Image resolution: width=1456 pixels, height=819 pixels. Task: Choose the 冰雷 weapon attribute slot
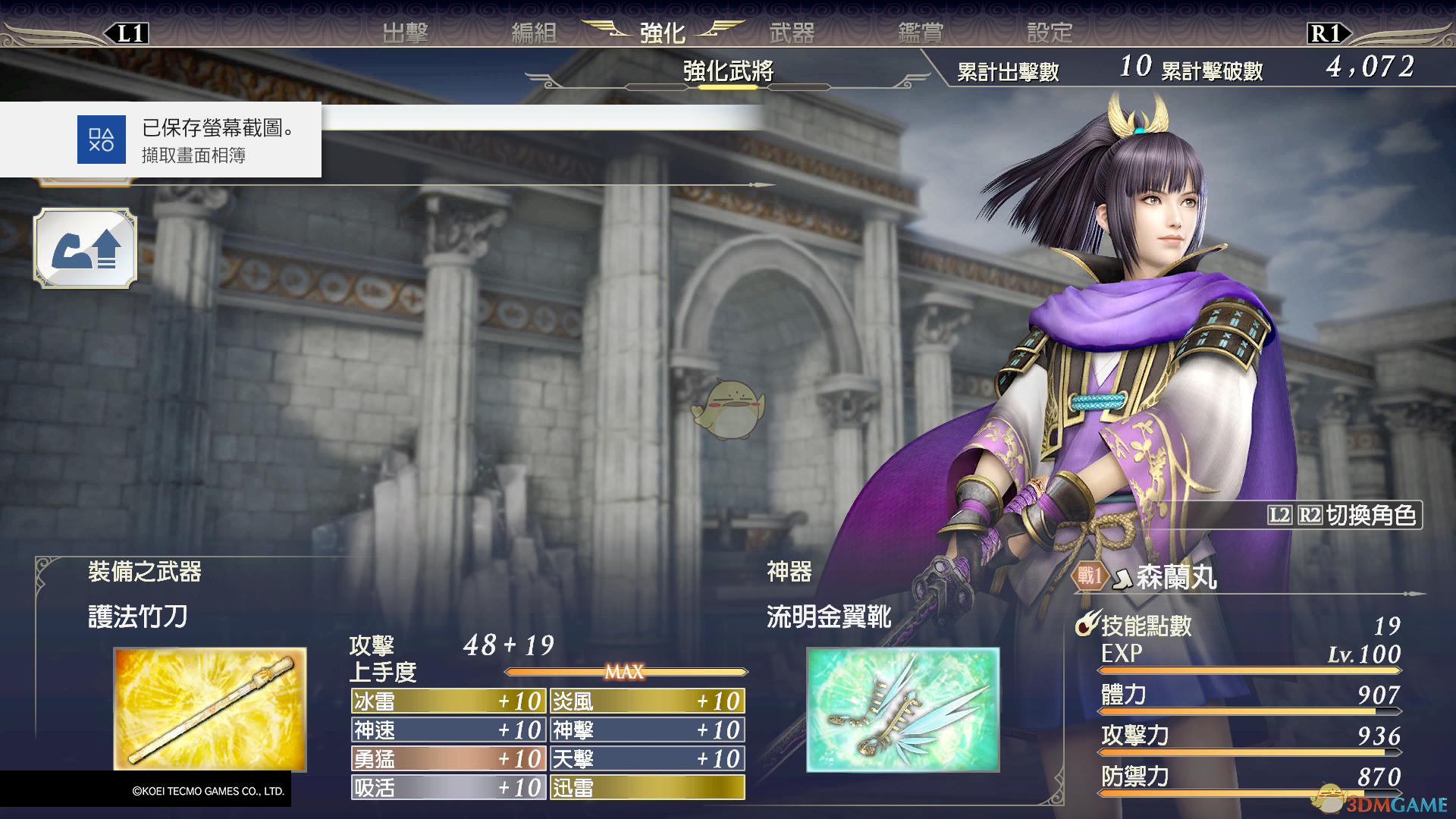pos(448,701)
